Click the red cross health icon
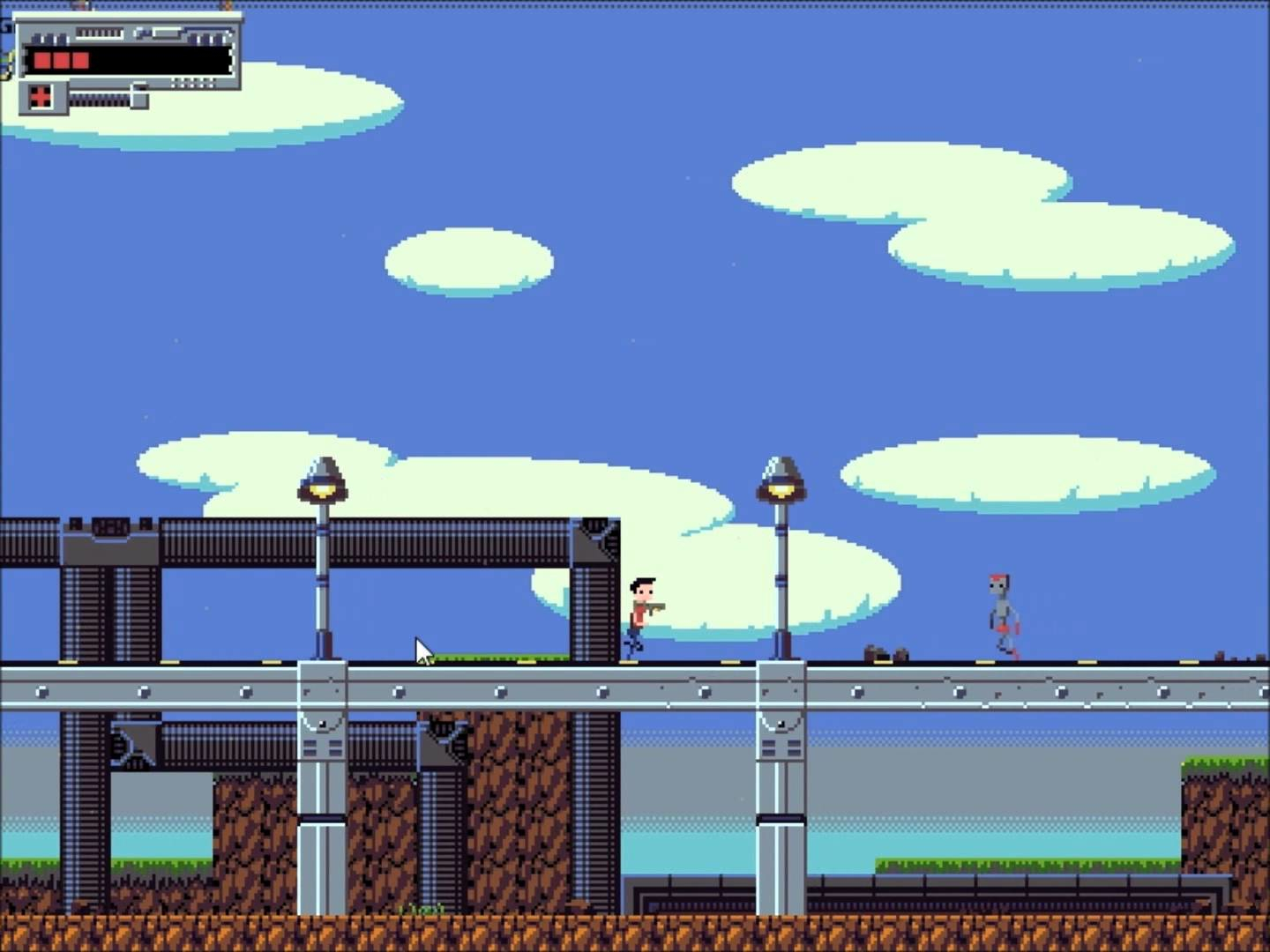The width and height of the screenshot is (1270, 952). coord(40,97)
